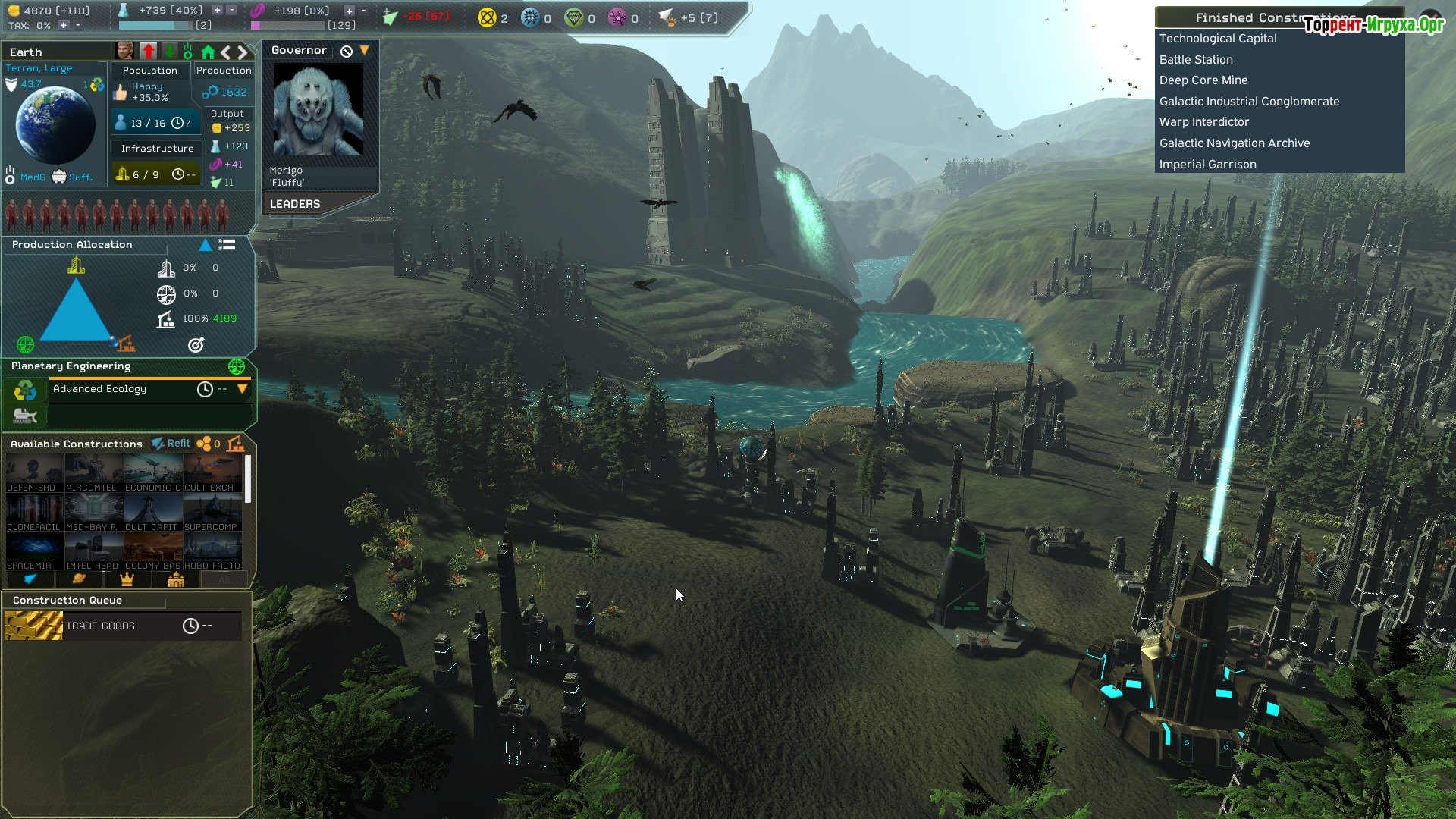This screenshot has height=819, width=1456.
Task: Click the Refit button
Action: coord(171,444)
